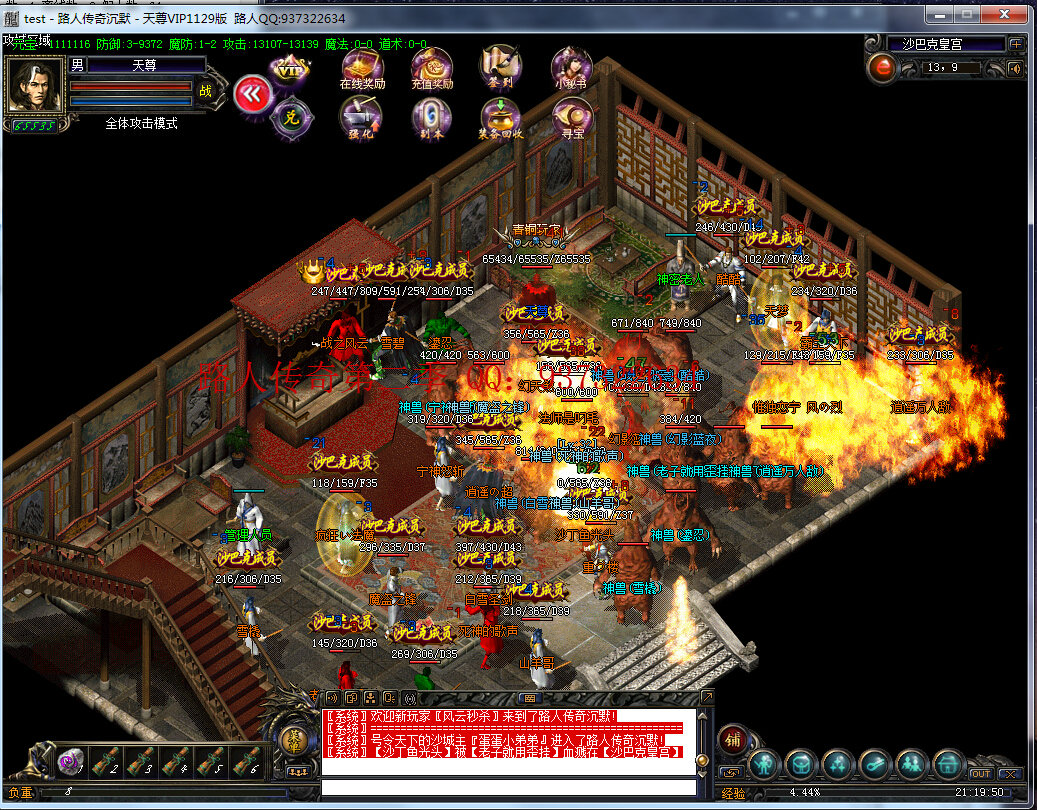1037x810 pixels.
Task: Click the chat text input field
Action: (508, 786)
